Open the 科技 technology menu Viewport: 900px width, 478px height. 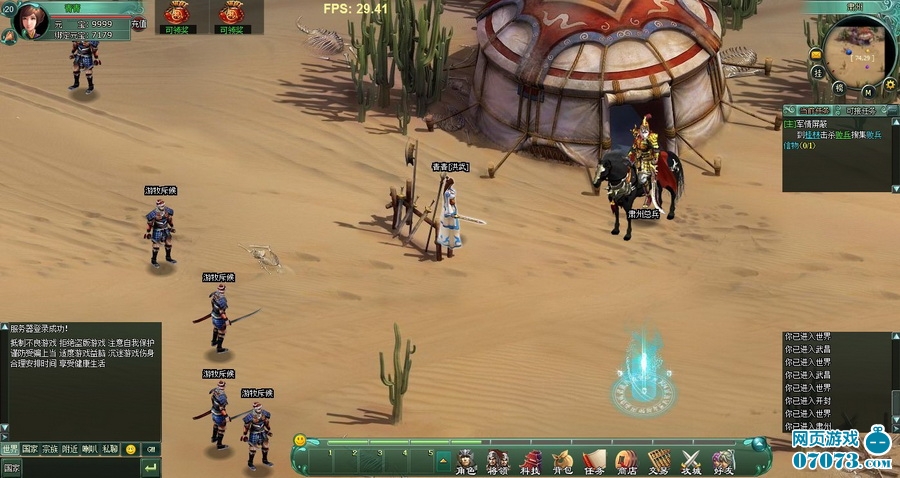coord(529,461)
